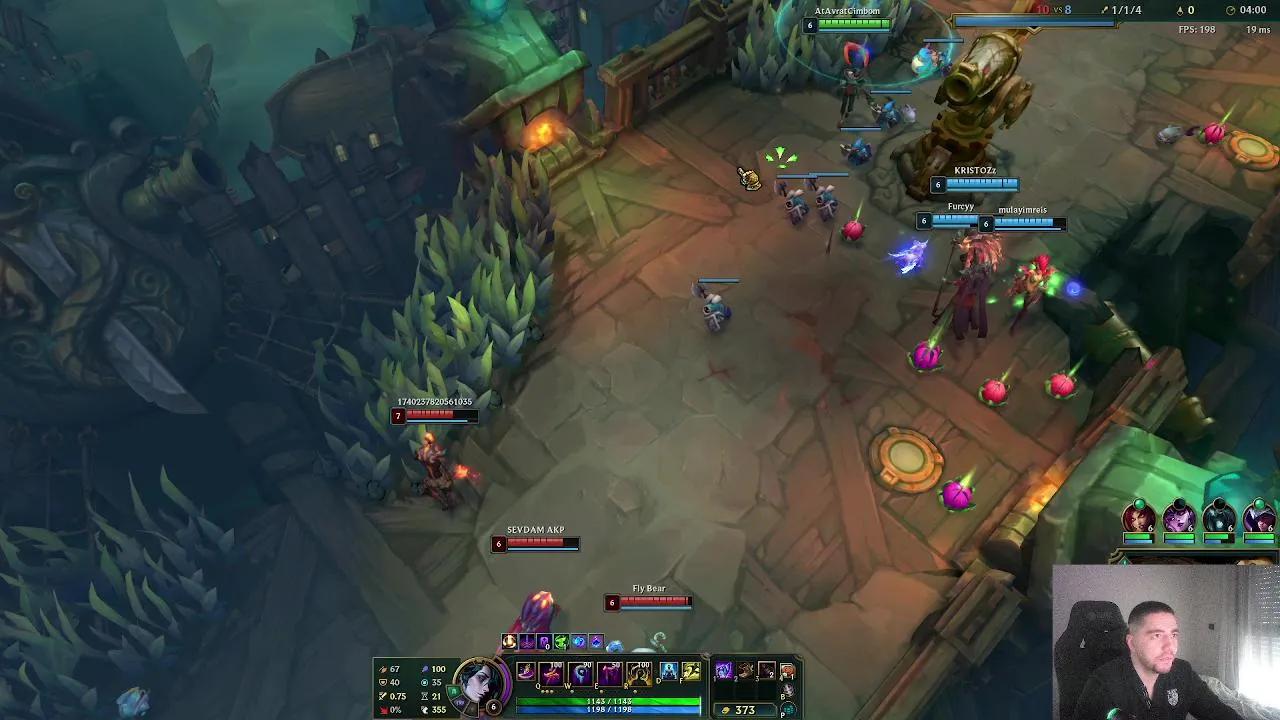
Task: Click the blue mana bar
Action: pyautogui.click(x=609, y=710)
